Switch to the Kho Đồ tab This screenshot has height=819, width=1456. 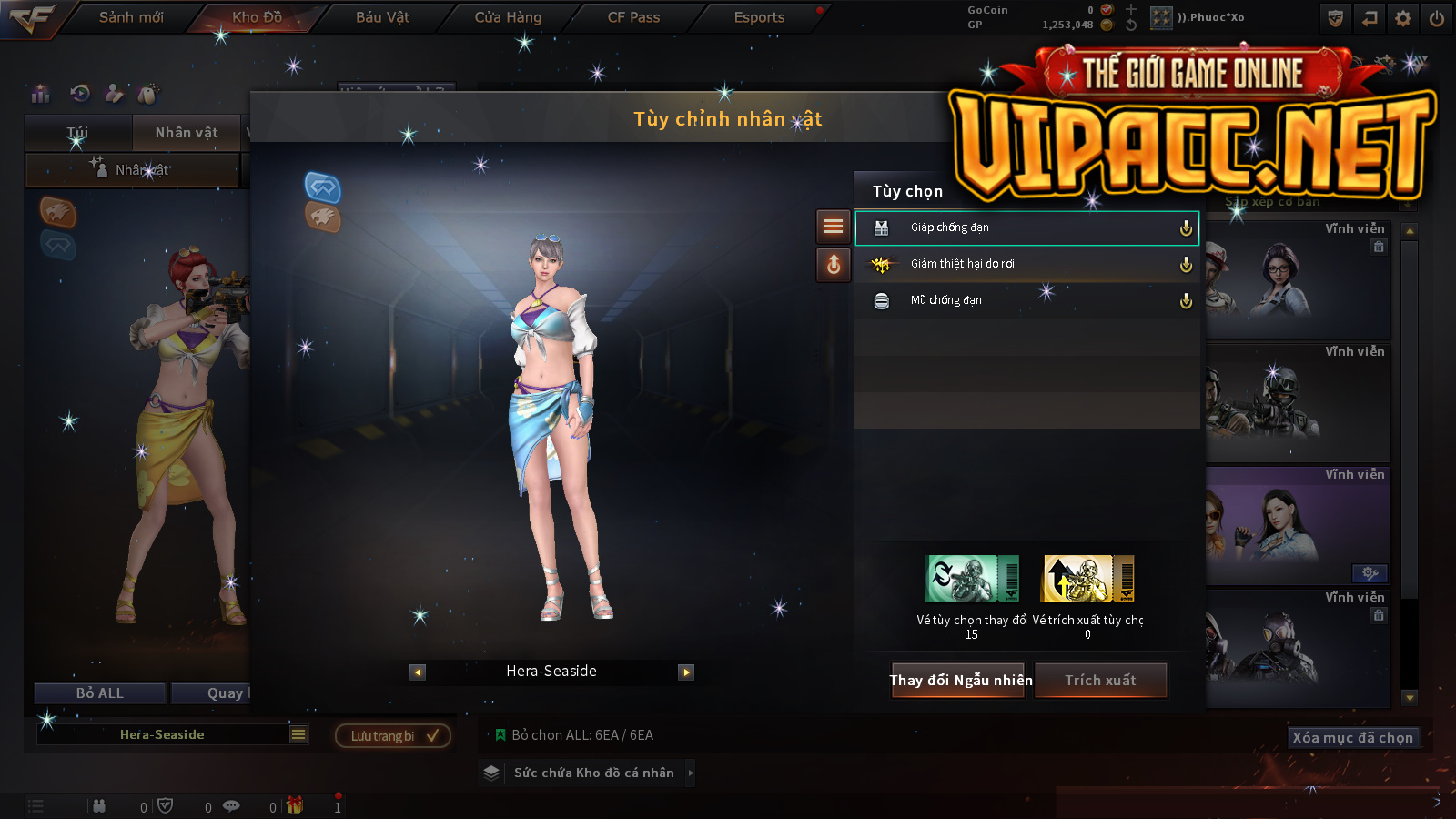click(x=257, y=17)
